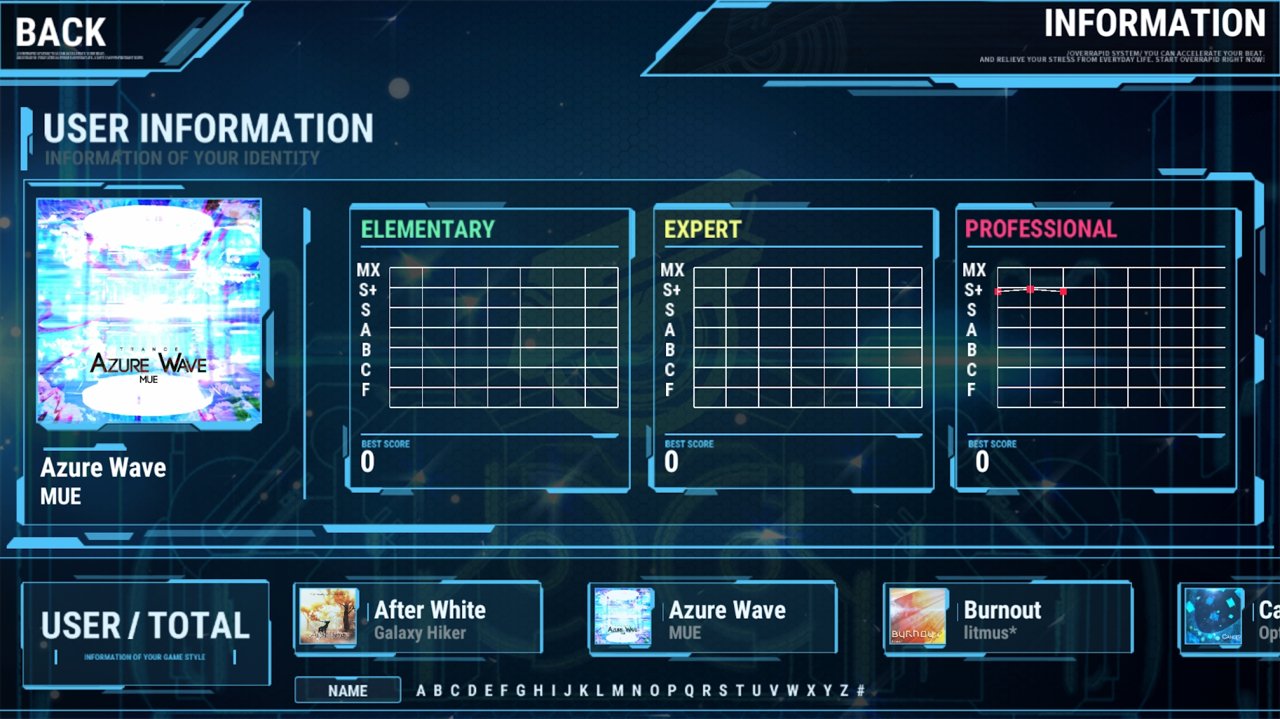Select the partially visible song on the far right
1280x719 pixels.
1230,619
